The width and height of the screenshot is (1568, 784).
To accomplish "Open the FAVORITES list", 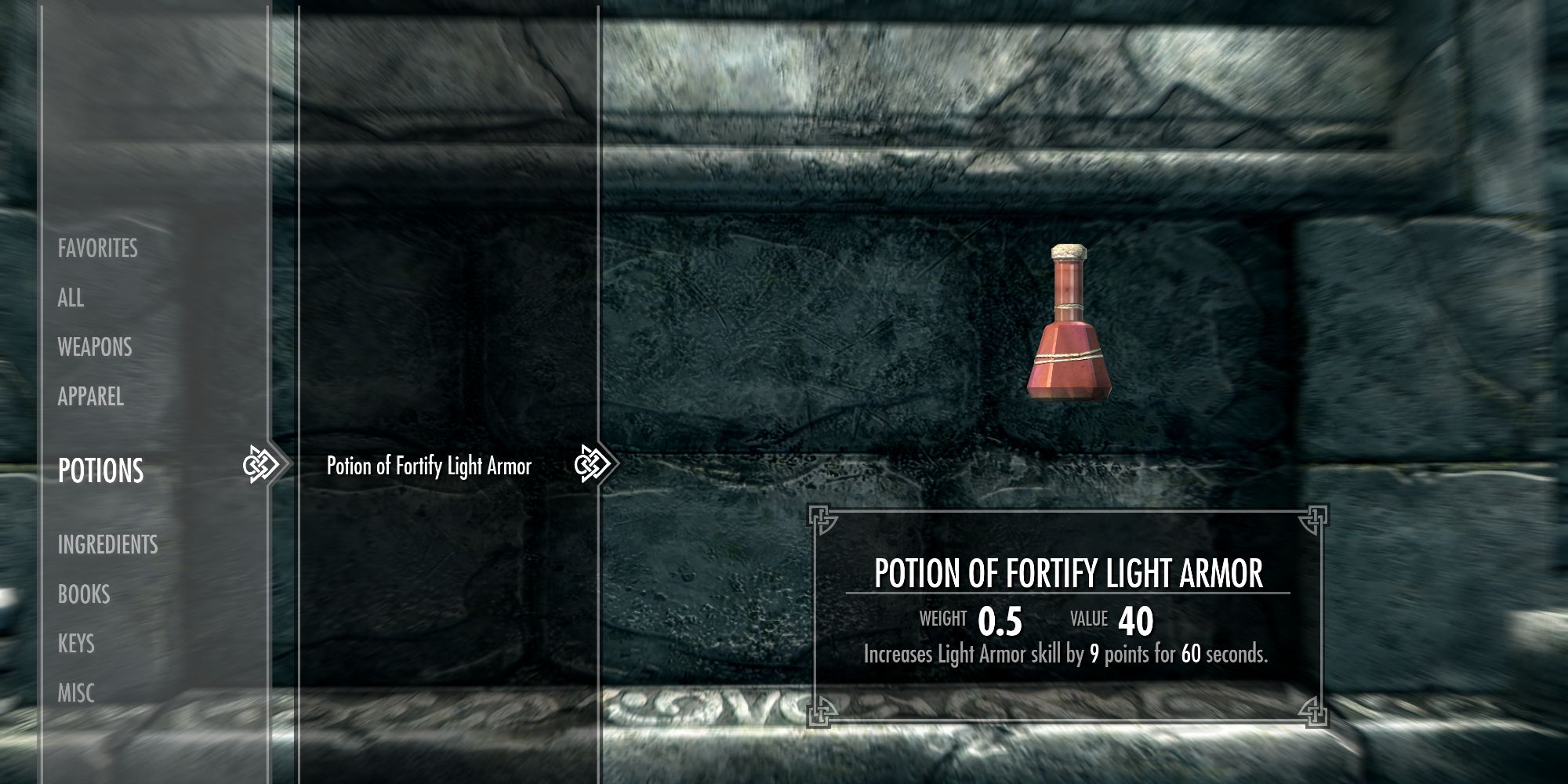I will pos(97,249).
